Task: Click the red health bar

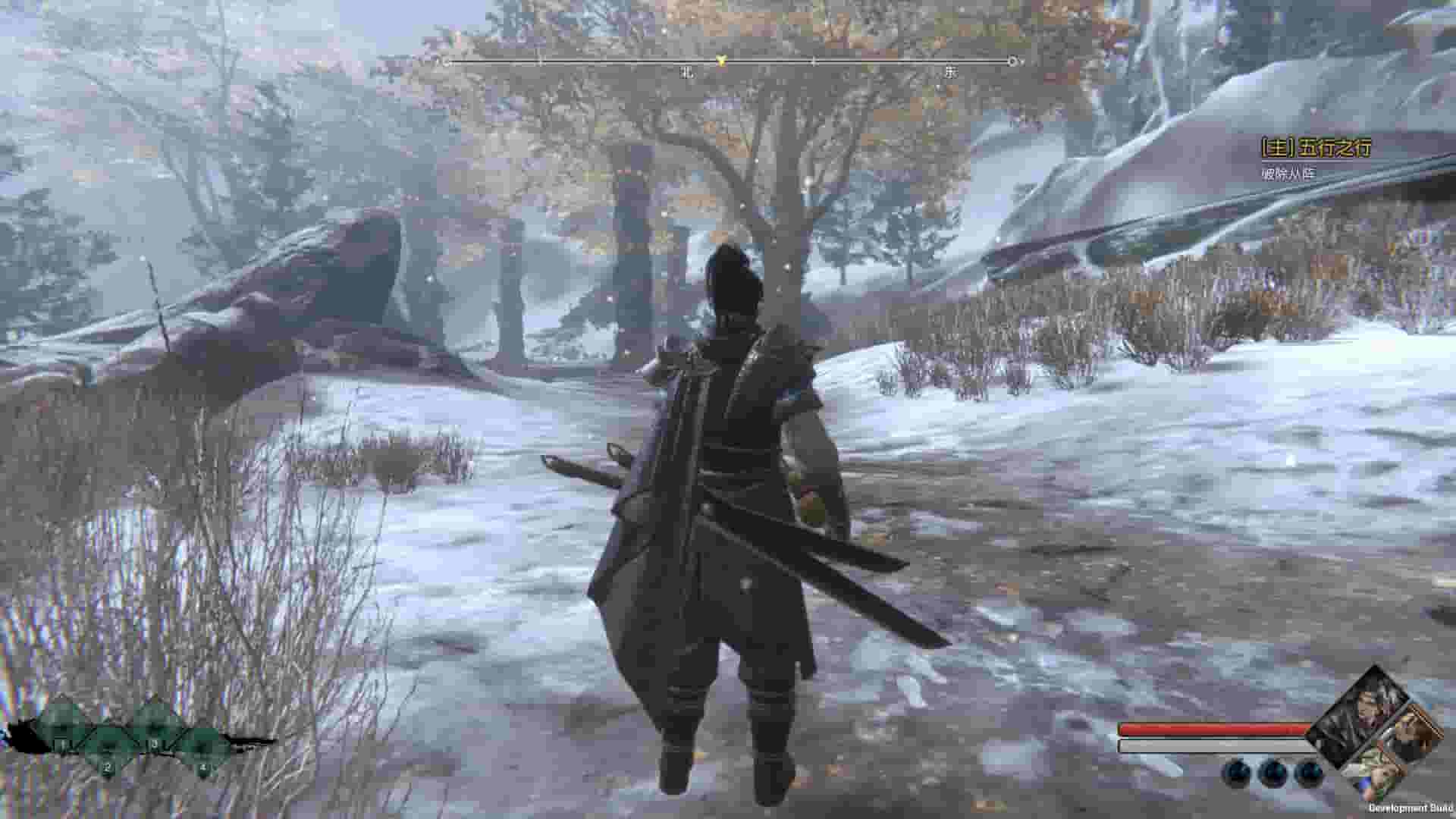Action: [1212, 728]
